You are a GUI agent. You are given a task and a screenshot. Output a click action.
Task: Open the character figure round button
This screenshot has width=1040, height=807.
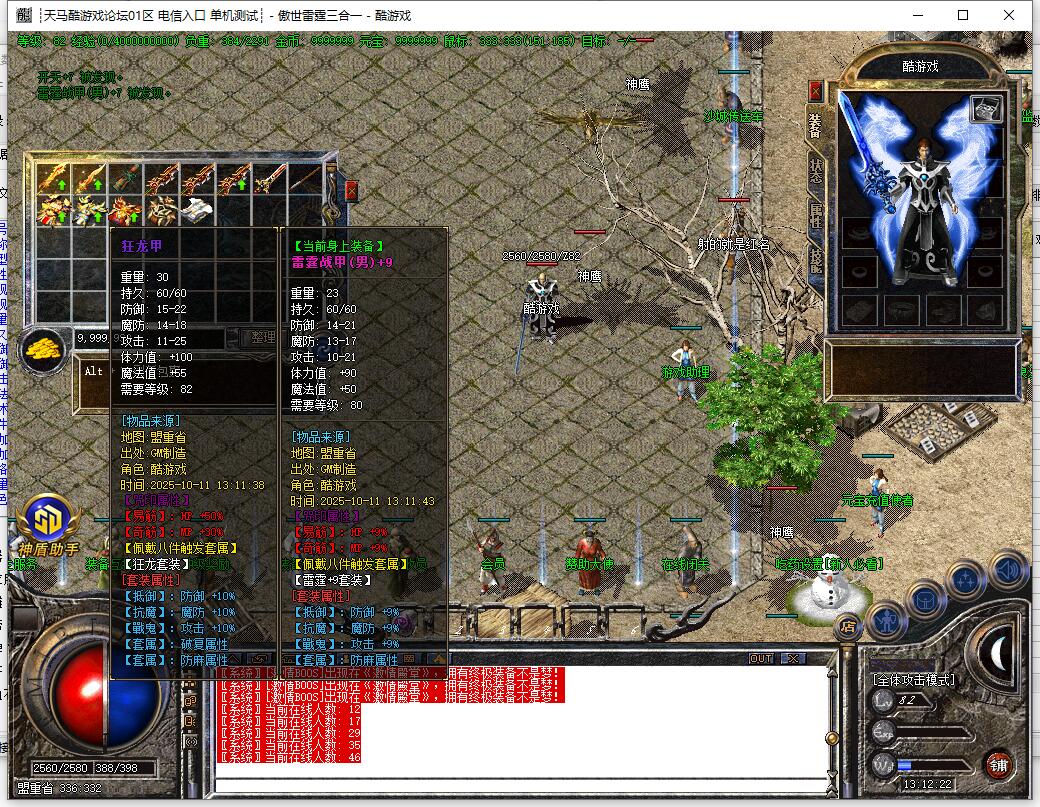(x=884, y=620)
